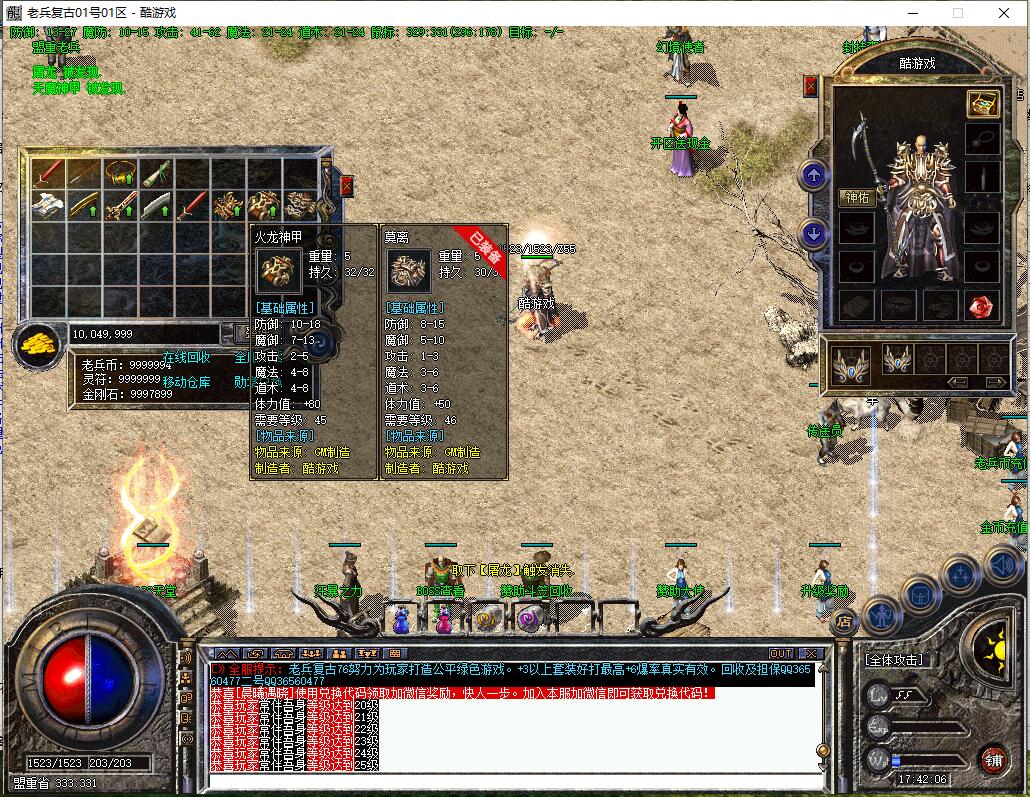
Task: Select the red gem equipment slot
Action: (982, 306)
